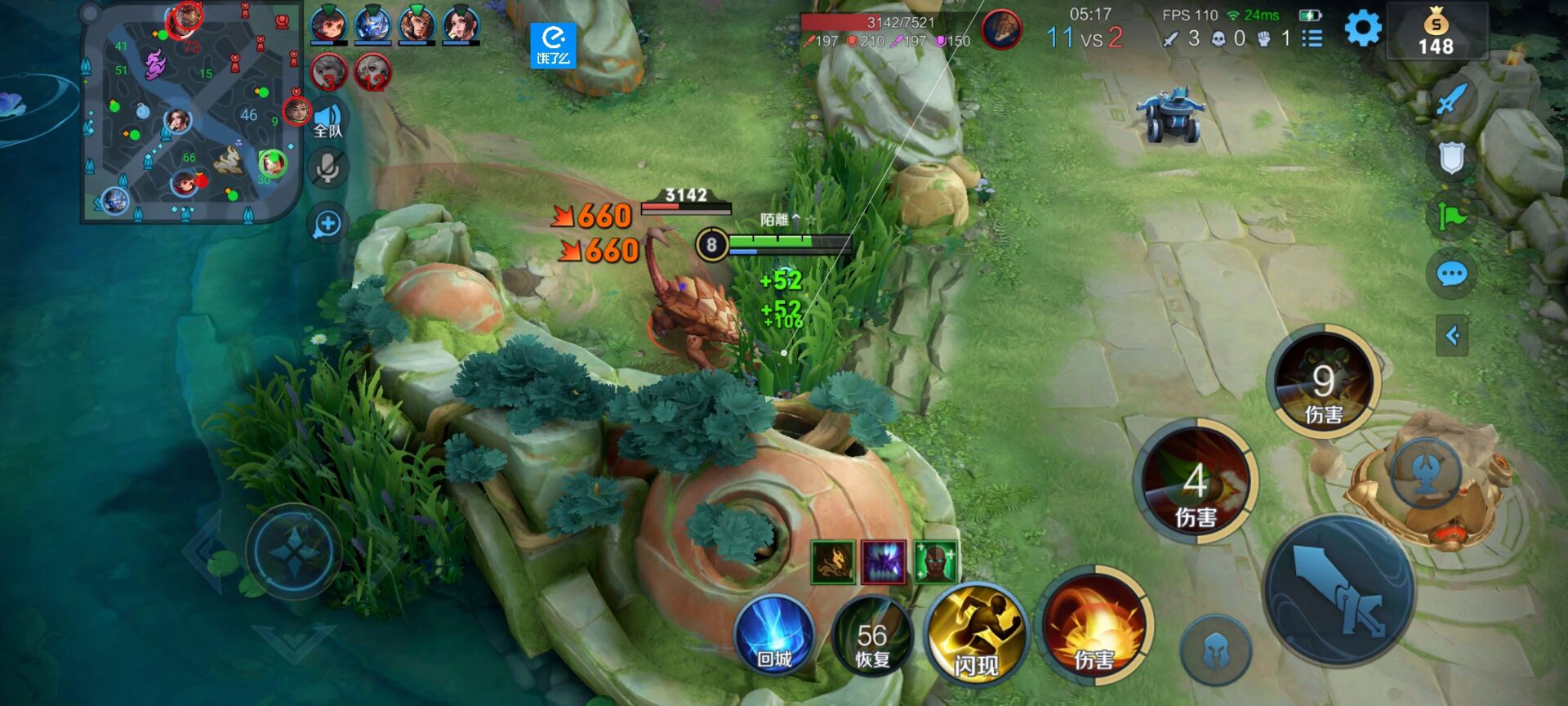Target enemy heroes with the helmet button
Image resolution: width=1568 pixels, height=706 pixels.
point(1215,651)
